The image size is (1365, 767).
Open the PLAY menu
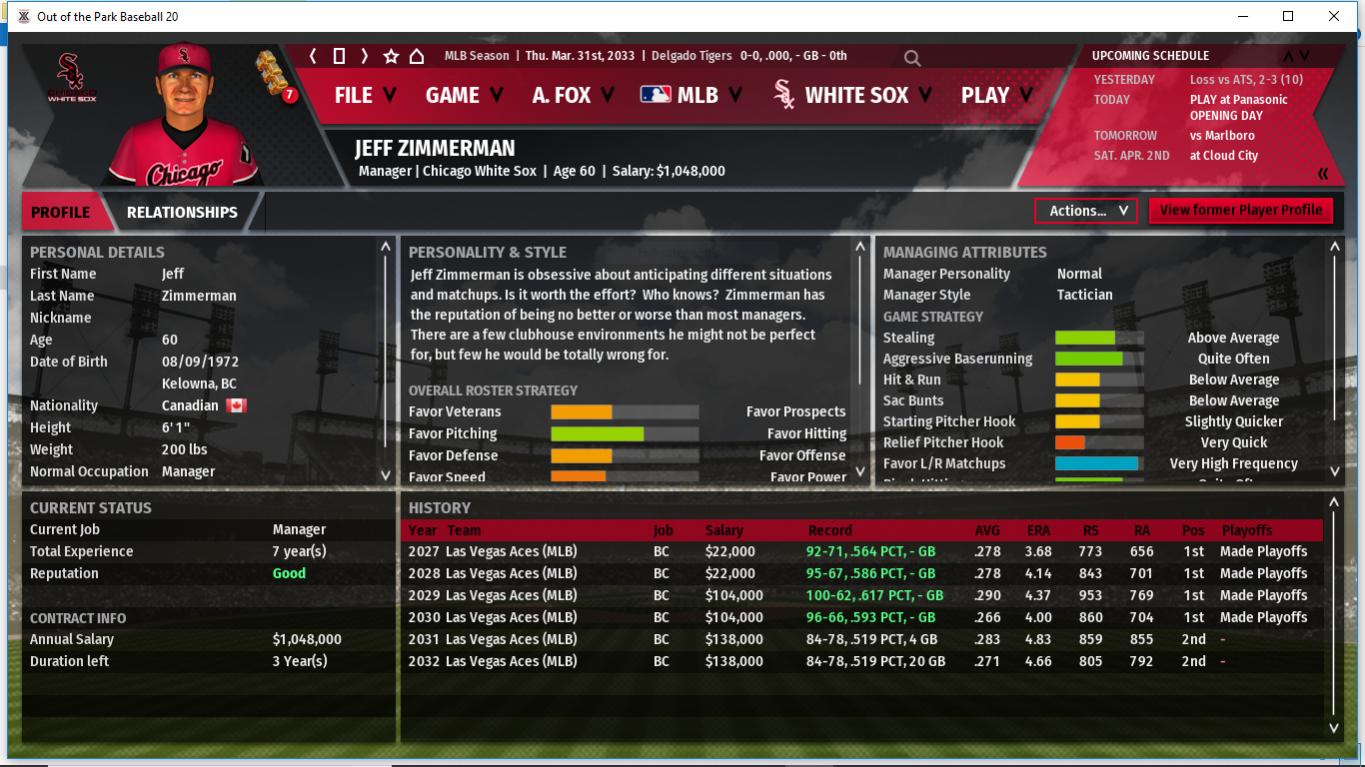click(x=996, y=95)
